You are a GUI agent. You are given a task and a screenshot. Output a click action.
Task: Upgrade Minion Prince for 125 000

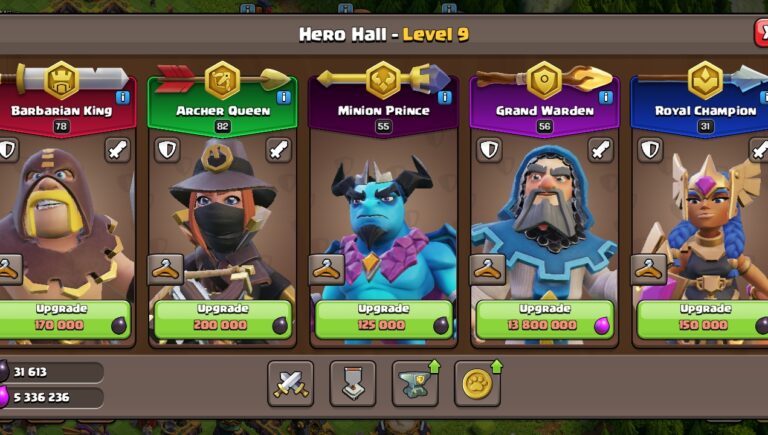click(x=383, y=318)
